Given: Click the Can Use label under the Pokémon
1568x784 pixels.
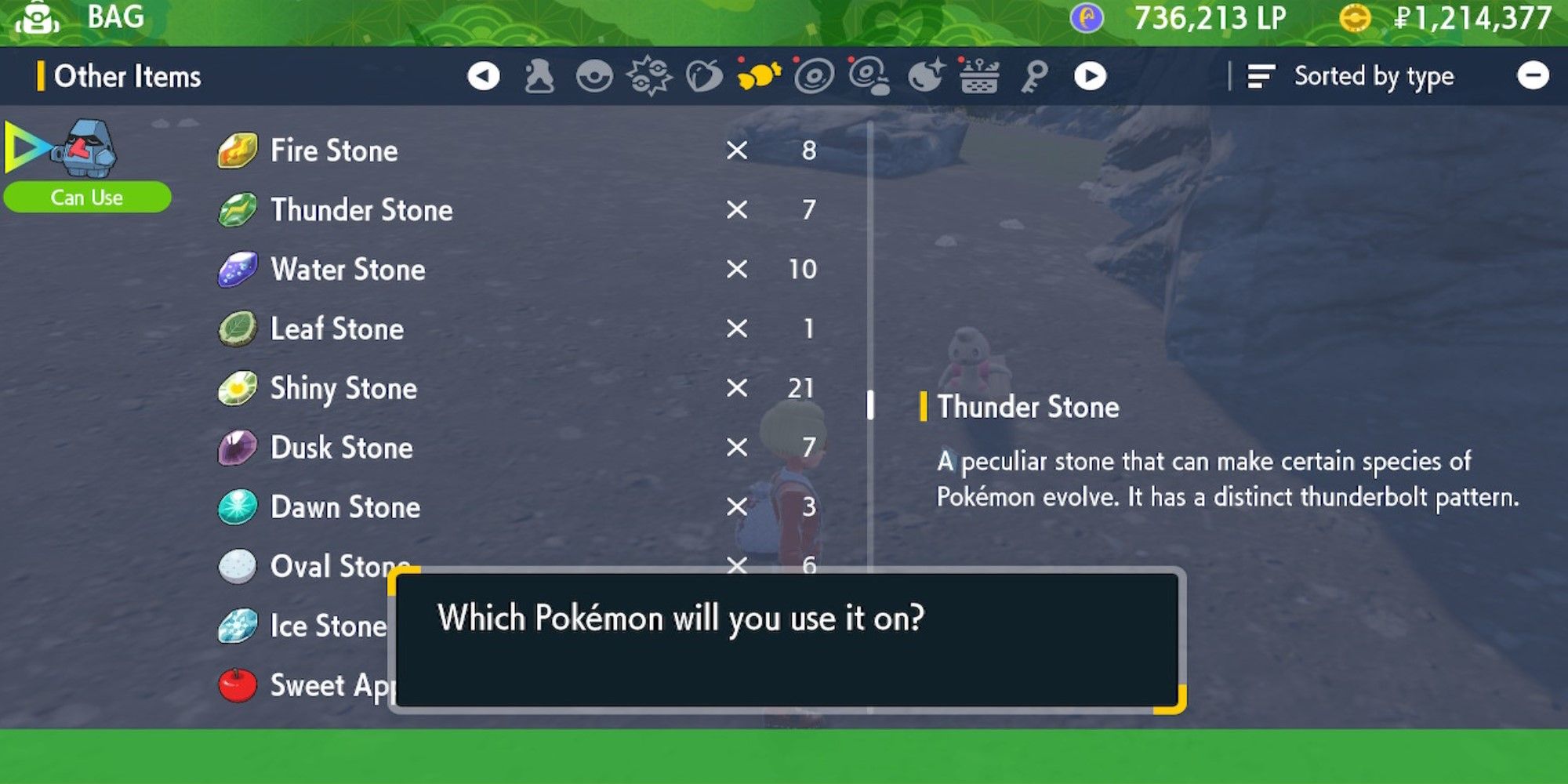Looking at the screenshot, I should coord(86,197).
